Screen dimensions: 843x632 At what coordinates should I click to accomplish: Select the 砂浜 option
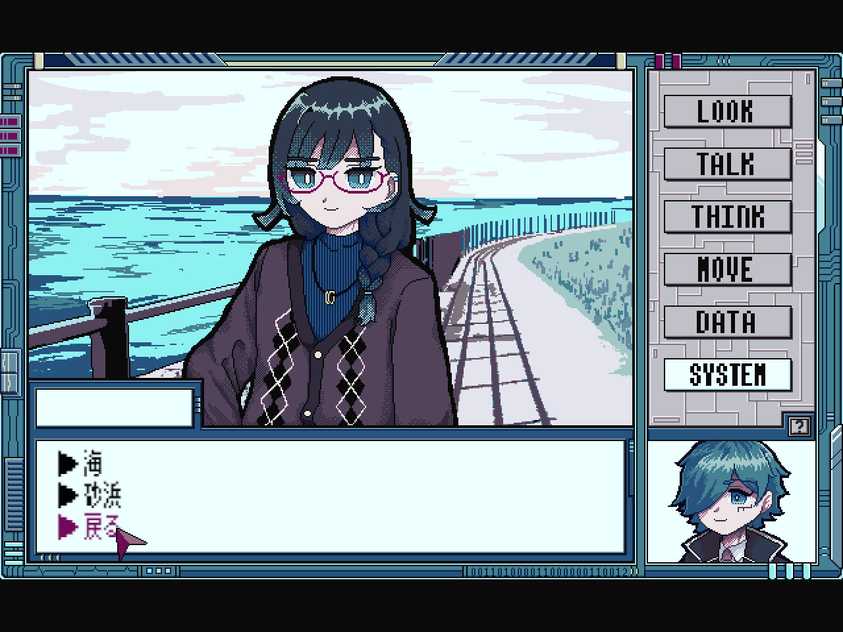pos(101,494)
